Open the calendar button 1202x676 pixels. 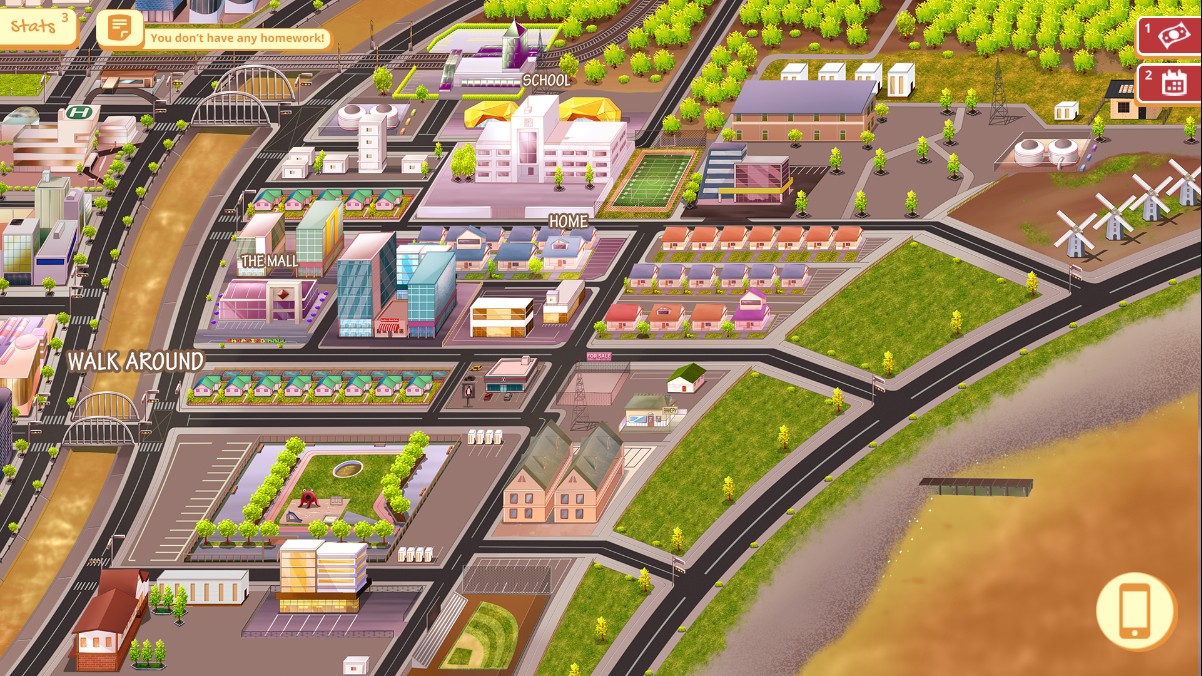tap(1172, 82)
